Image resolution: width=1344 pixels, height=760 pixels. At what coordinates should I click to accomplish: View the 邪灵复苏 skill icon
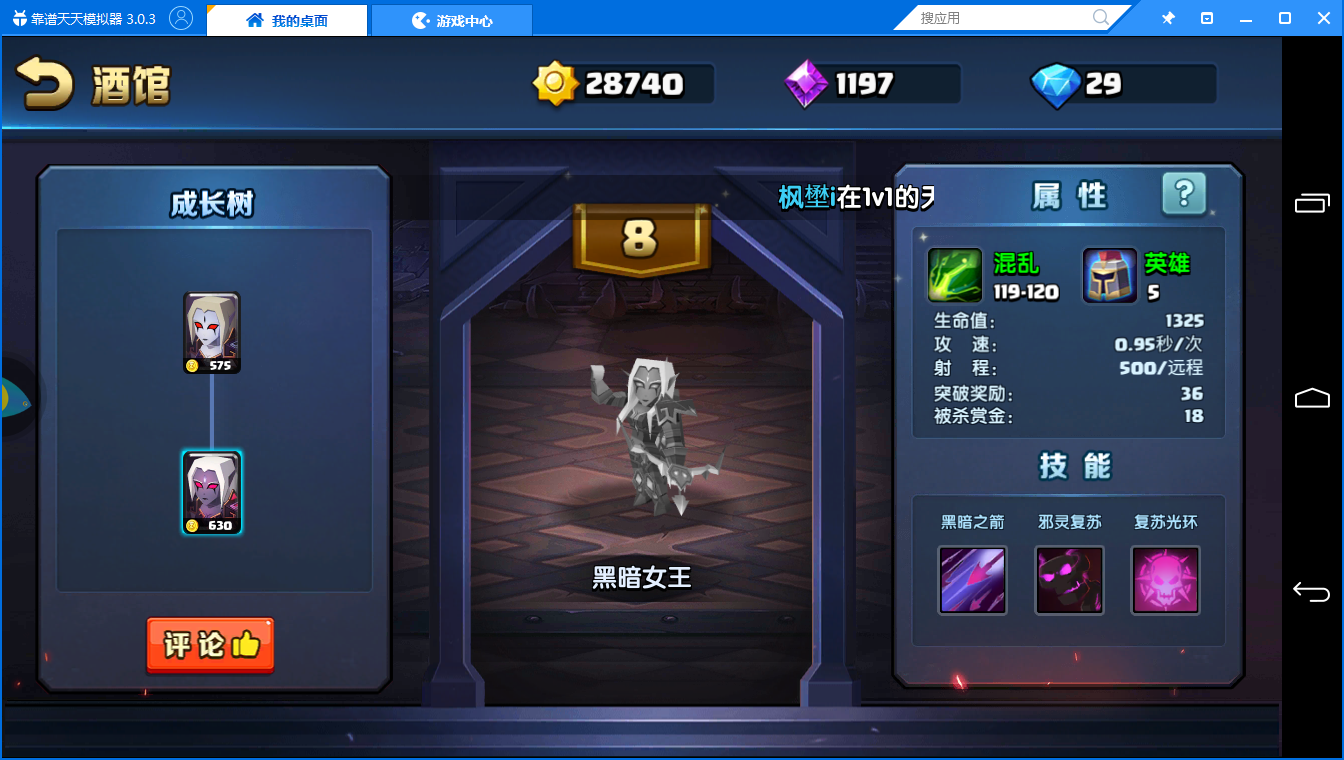pos(1069,580)
